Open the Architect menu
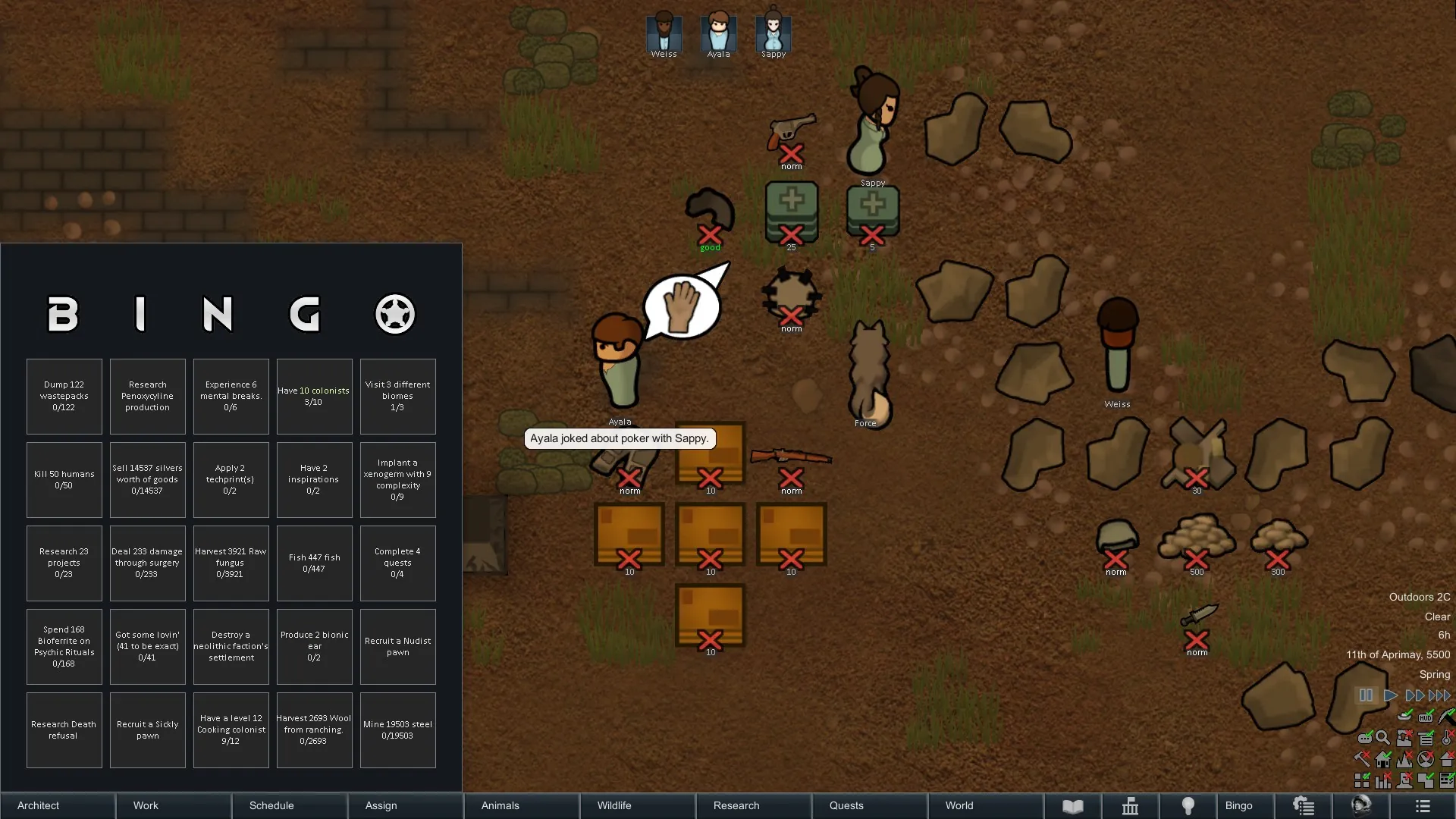 coord(58,805)
